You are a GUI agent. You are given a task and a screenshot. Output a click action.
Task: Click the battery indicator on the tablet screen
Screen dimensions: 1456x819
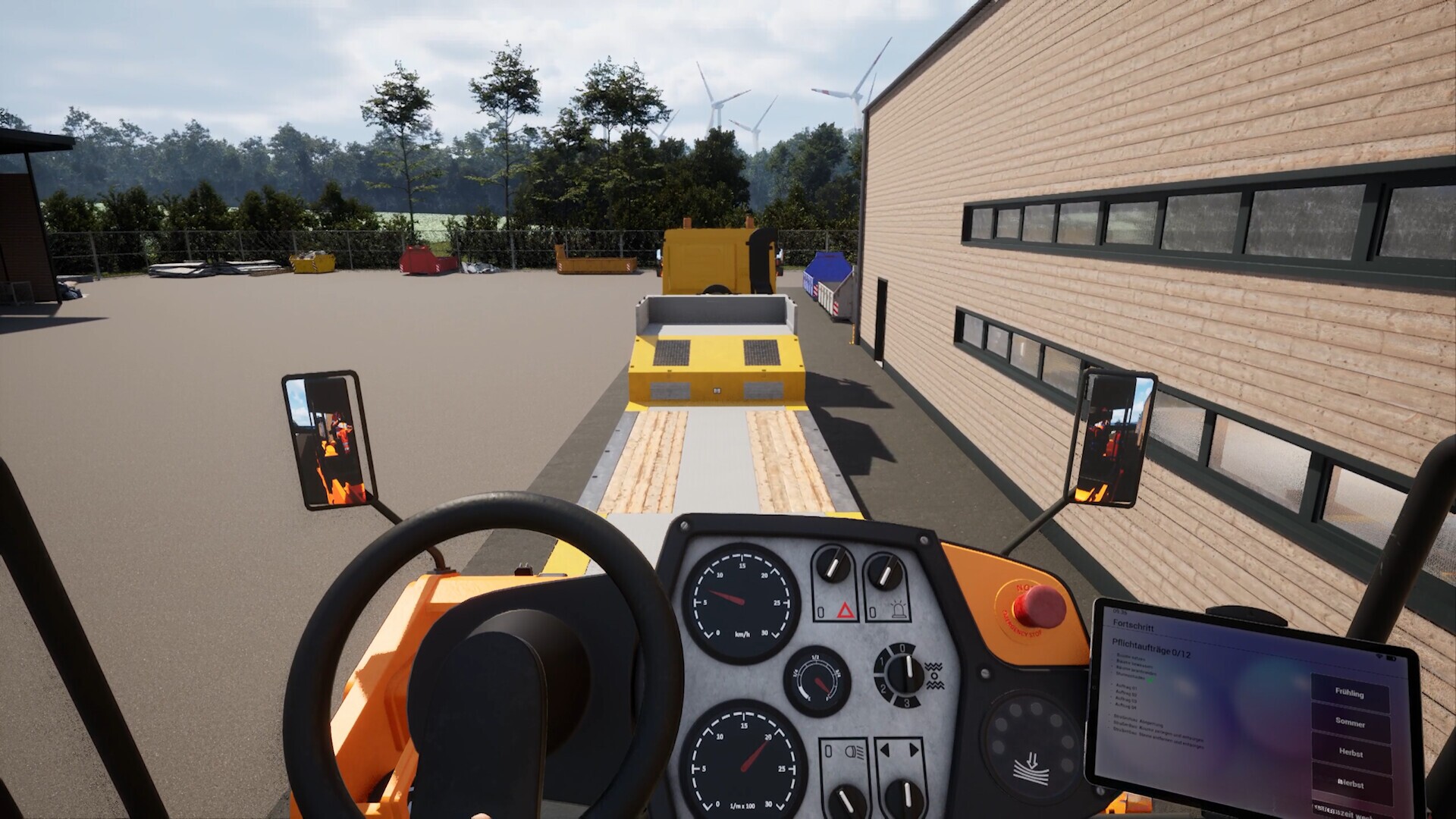pos(1392,658)
